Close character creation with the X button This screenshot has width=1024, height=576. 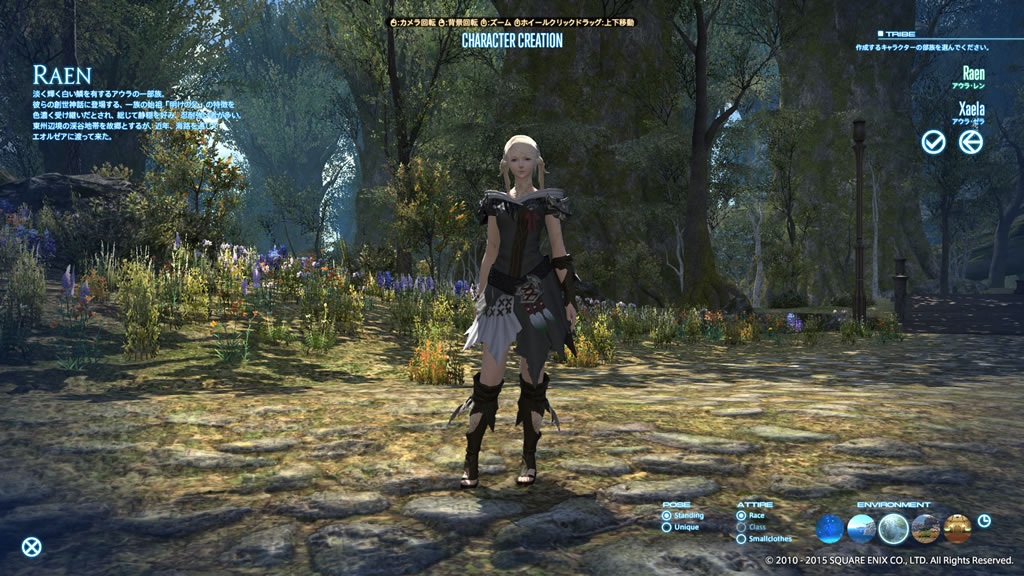32,546
